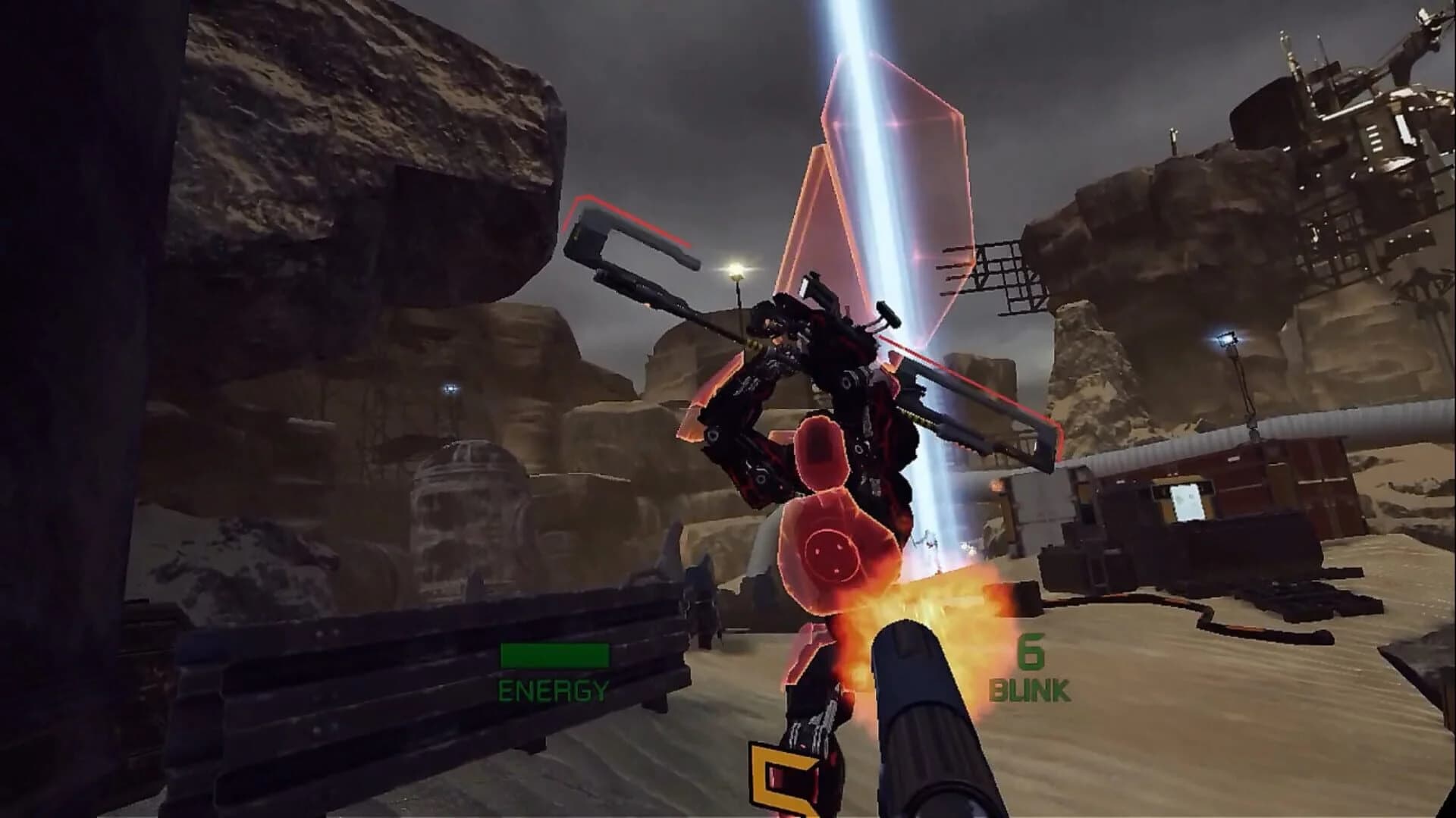Toggle the left floodlight on the rock cliff
Viewport: 1456px width, 818px height.
(x=450, y=388)
